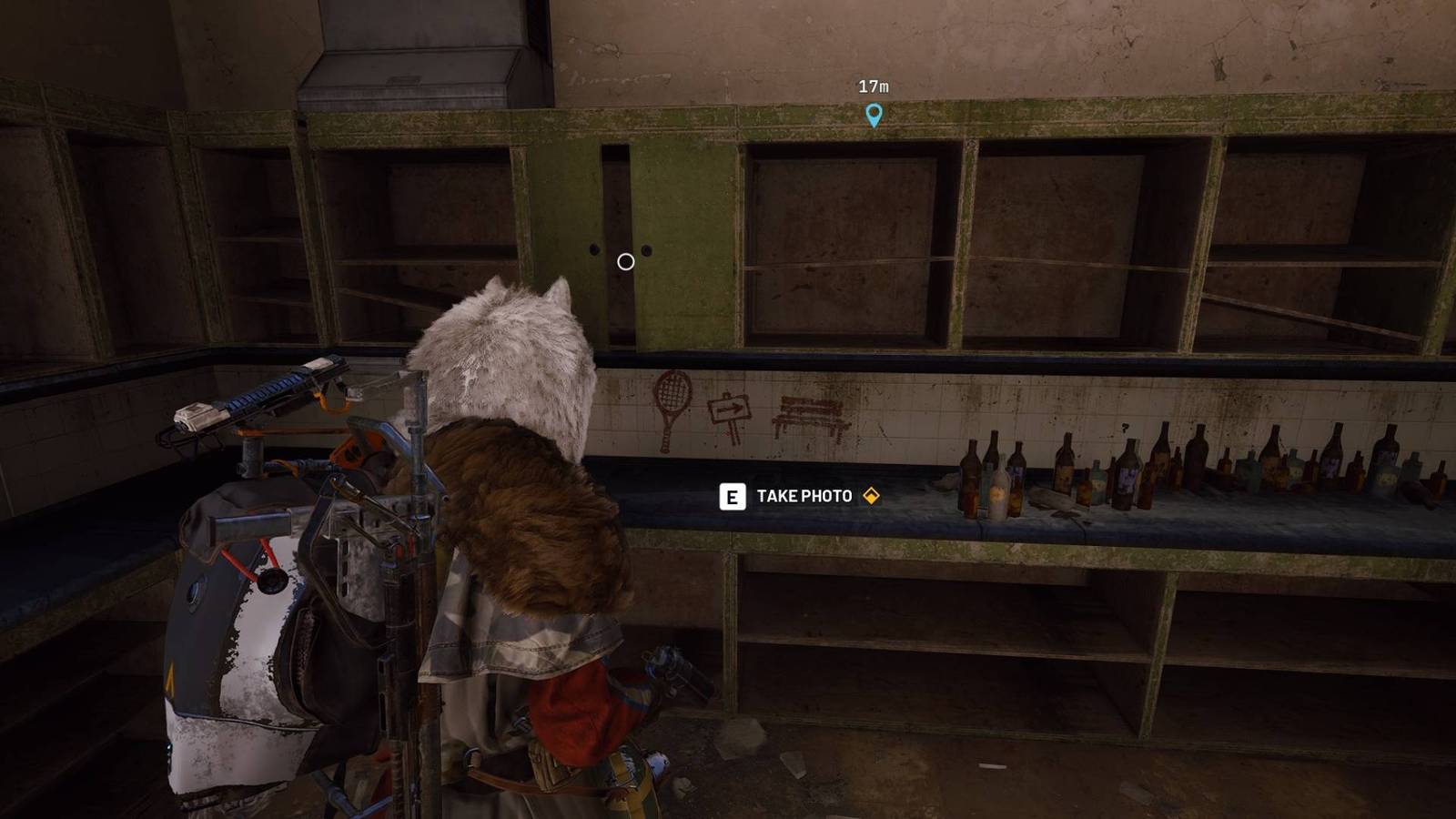
Task: Click the white crosshair dot reticle
Action: click(624, 261)
